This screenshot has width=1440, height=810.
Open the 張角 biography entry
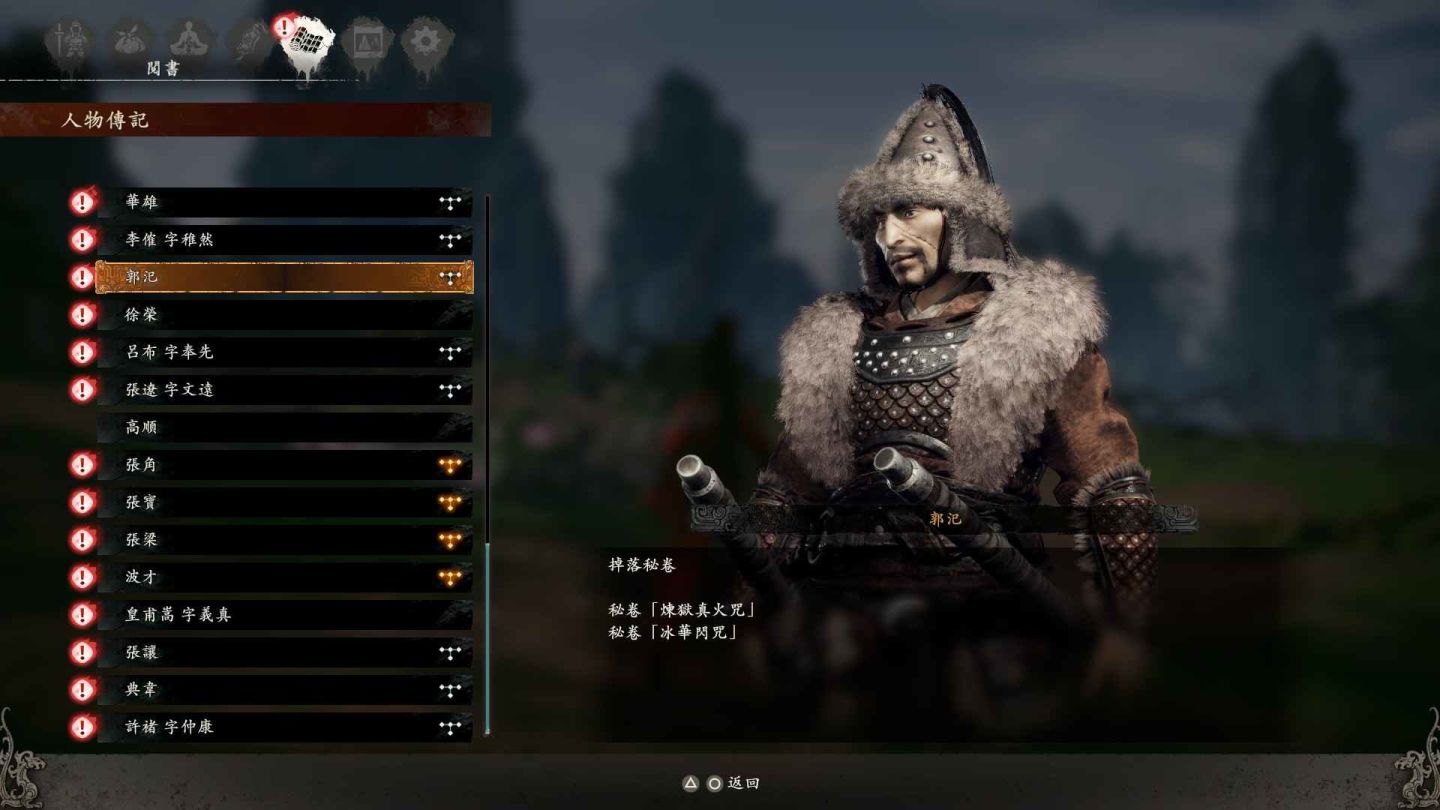[284, 465]
